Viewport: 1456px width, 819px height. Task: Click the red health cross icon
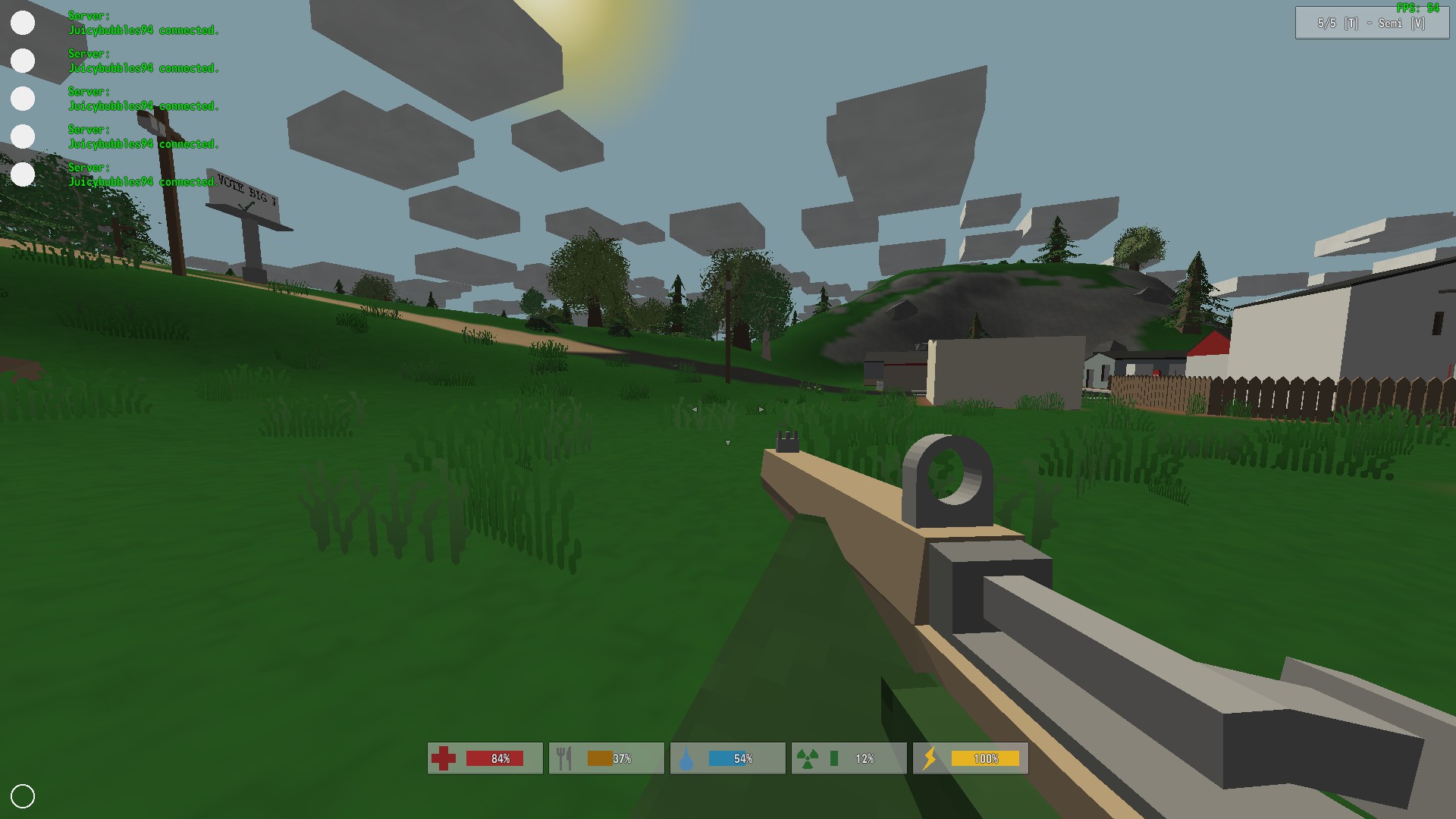click(444, 758)
